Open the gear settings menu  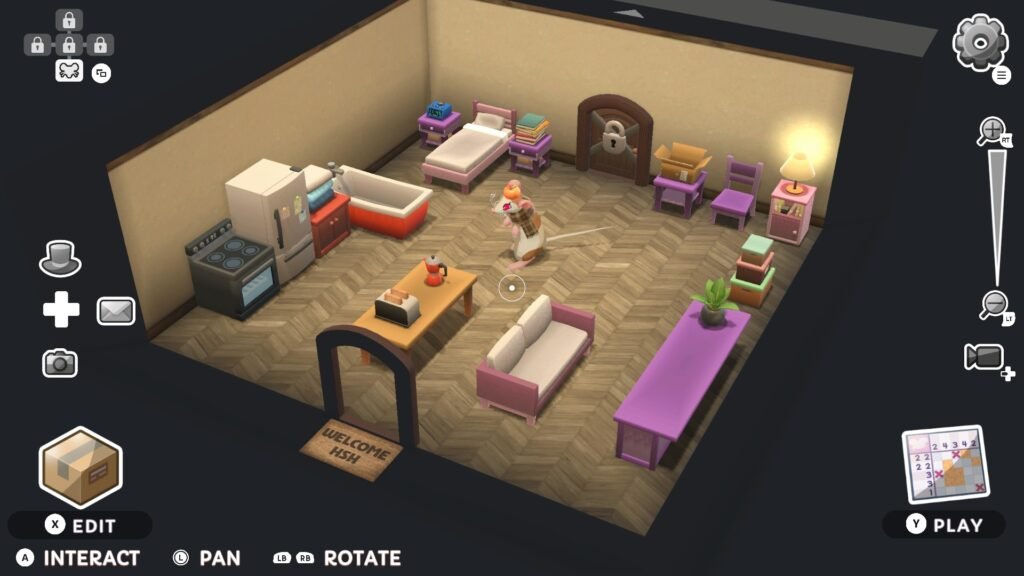click(x=979, y=42)
